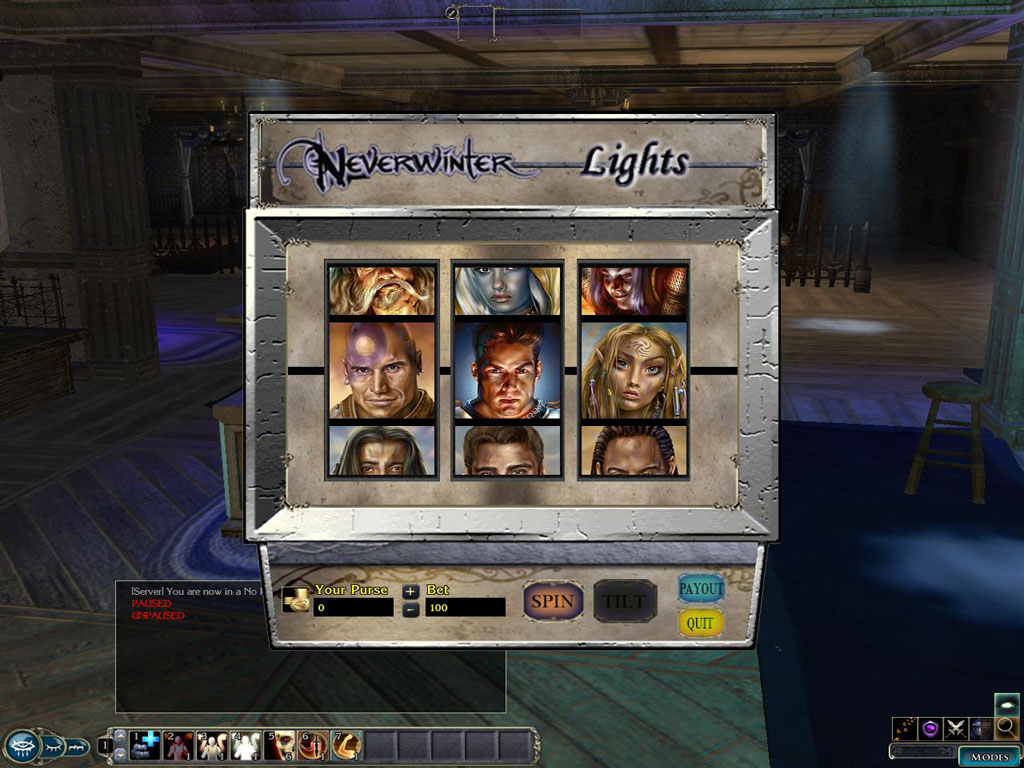Activate the flexing arm ability in slot 7
This screenshot has height=768, width=1024.
346,746
